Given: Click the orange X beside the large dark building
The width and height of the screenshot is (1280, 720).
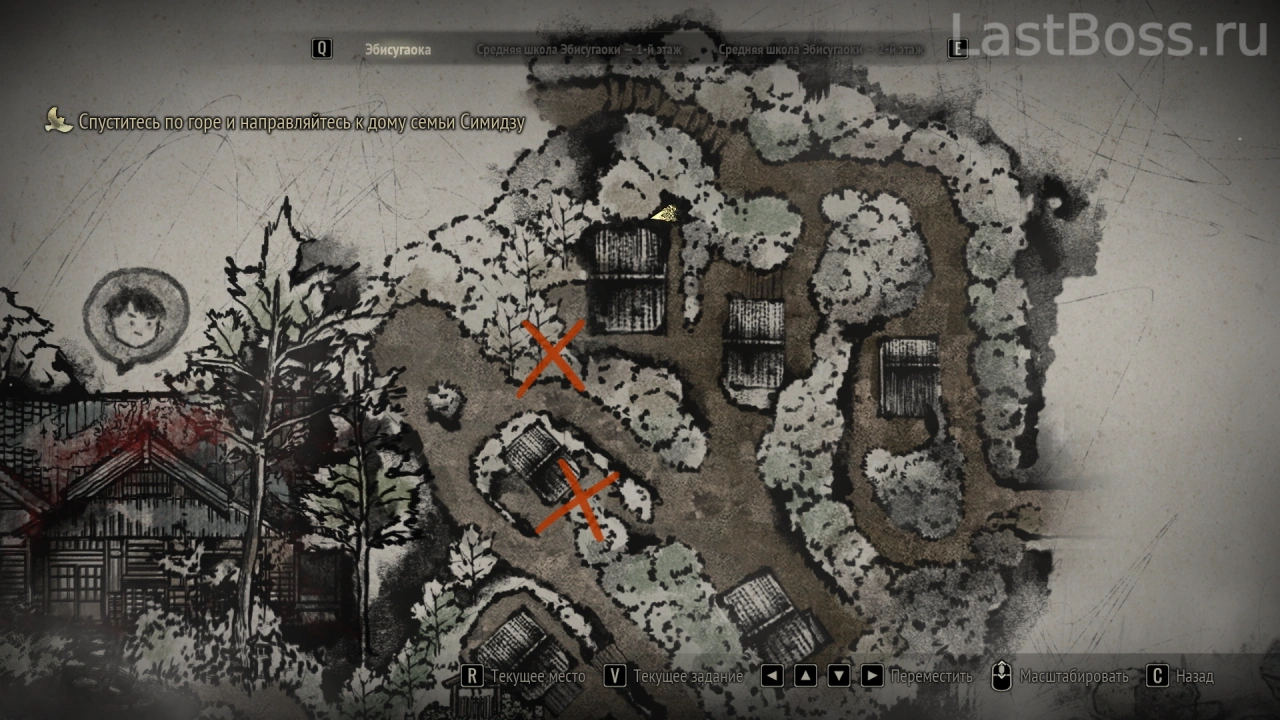Looking at the screenshot, I should (x=551, y=357).
